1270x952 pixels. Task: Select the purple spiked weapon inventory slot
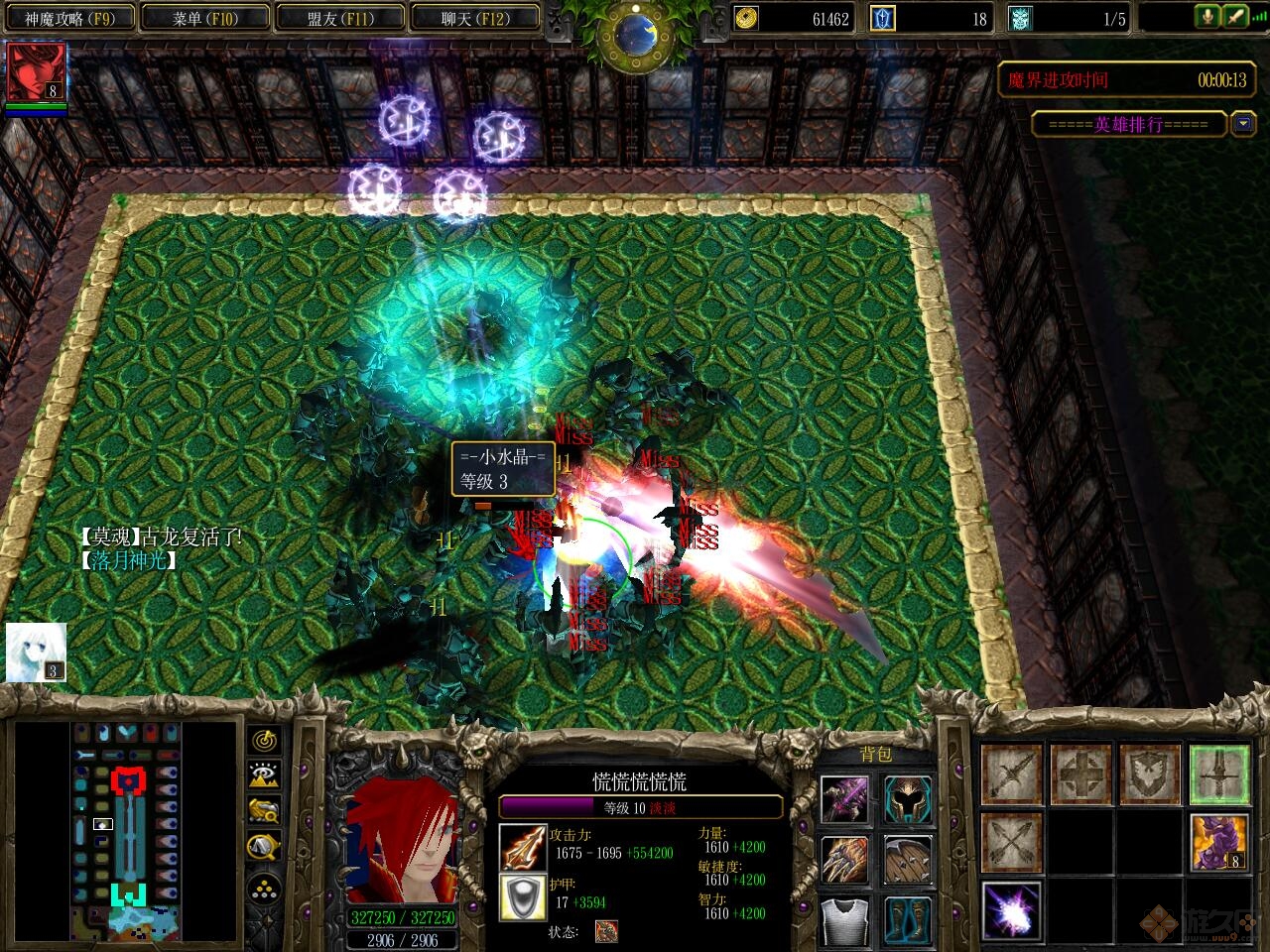click(845, 799)
